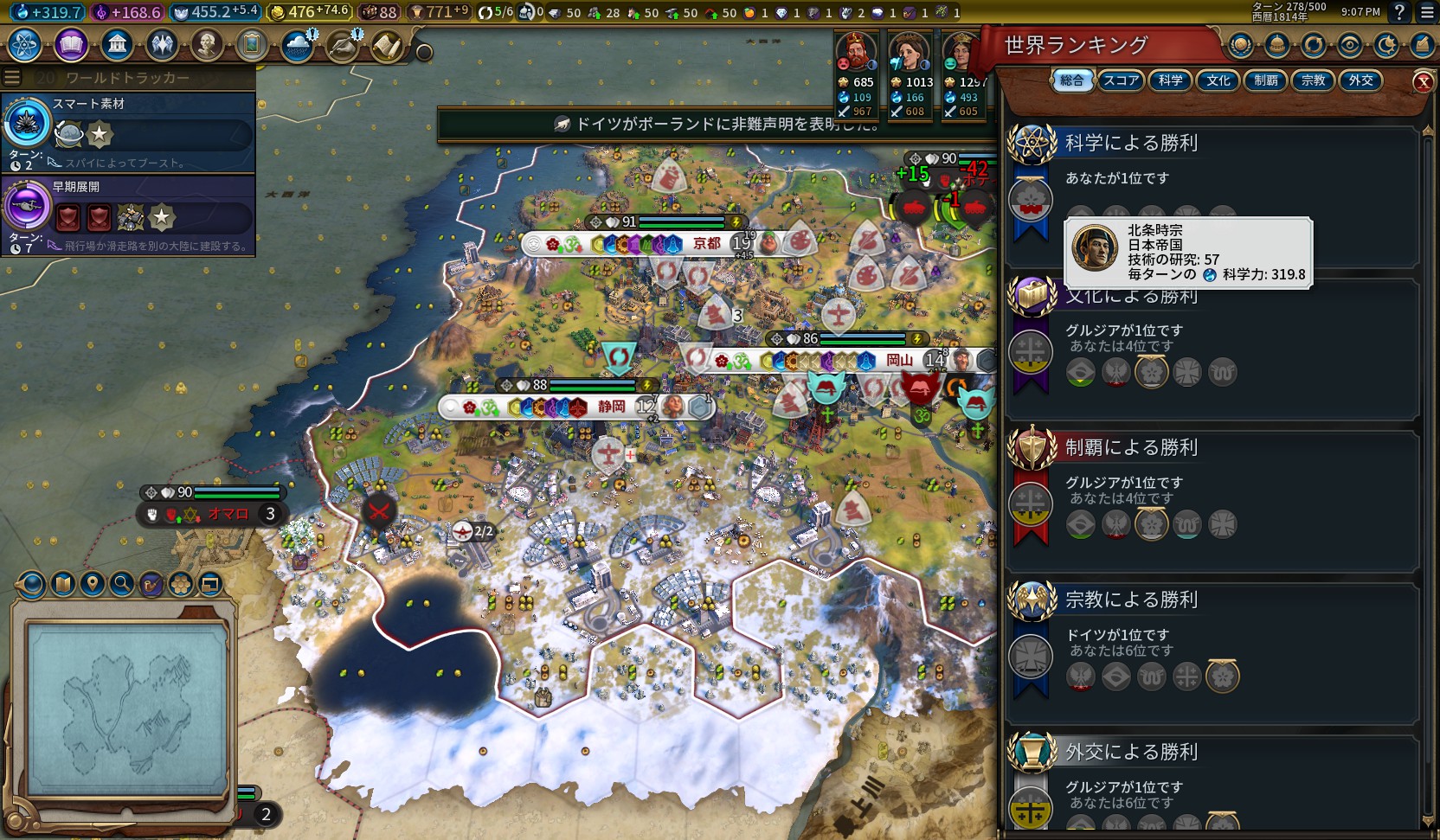
Task: Choose the 外交 tab
Action: [x=1360, y=80]
